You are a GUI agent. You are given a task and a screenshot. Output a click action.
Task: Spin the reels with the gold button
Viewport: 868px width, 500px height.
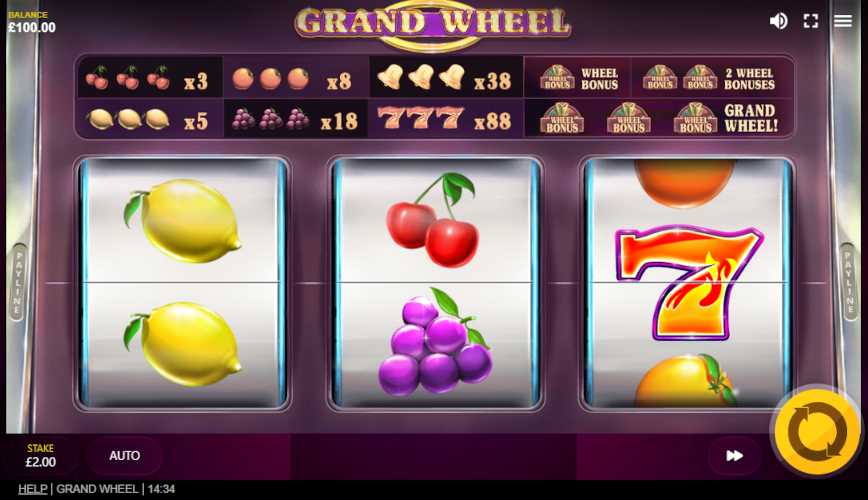click(816, 432)
